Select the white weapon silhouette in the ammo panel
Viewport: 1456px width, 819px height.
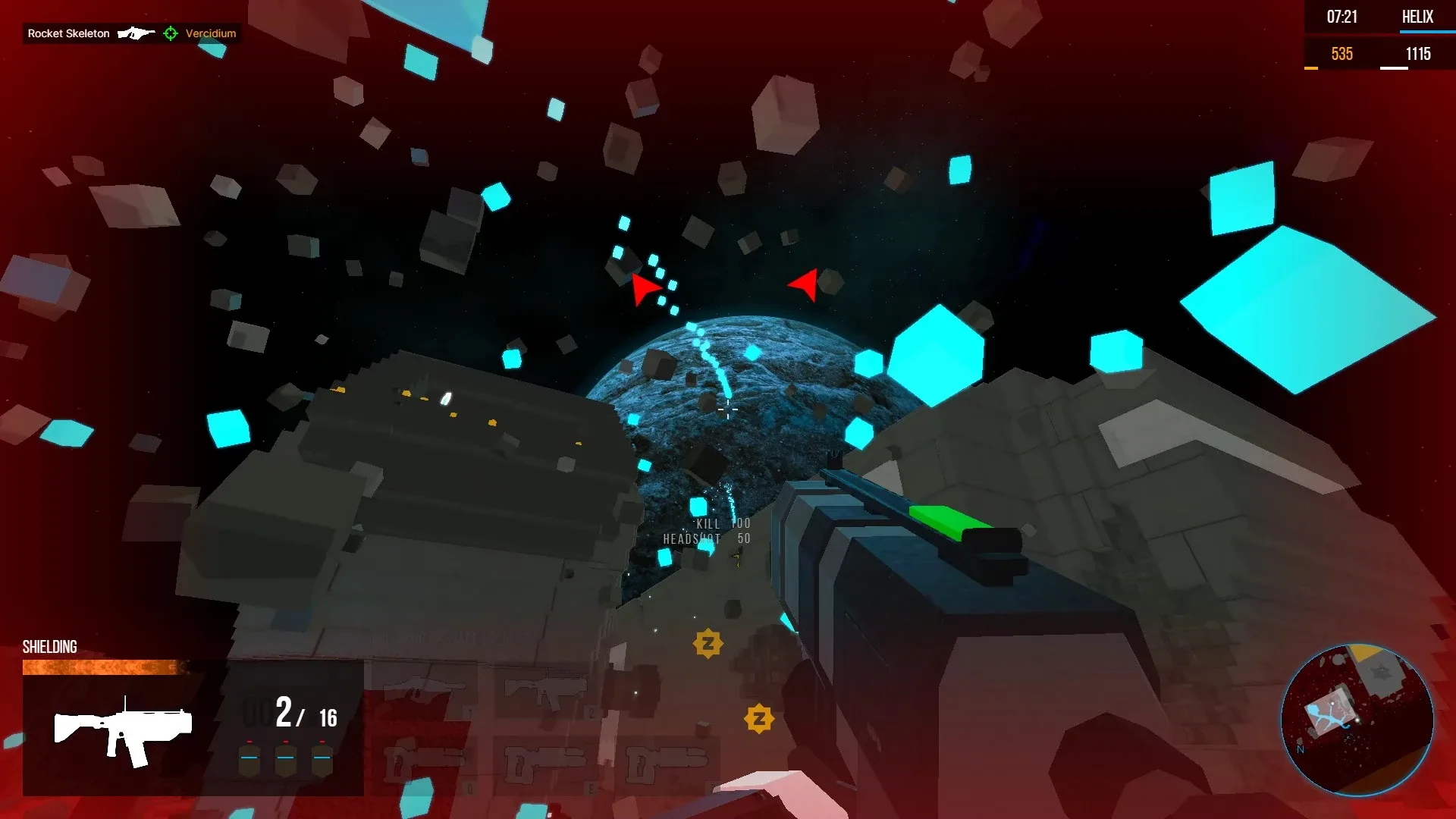coord(121,732)
